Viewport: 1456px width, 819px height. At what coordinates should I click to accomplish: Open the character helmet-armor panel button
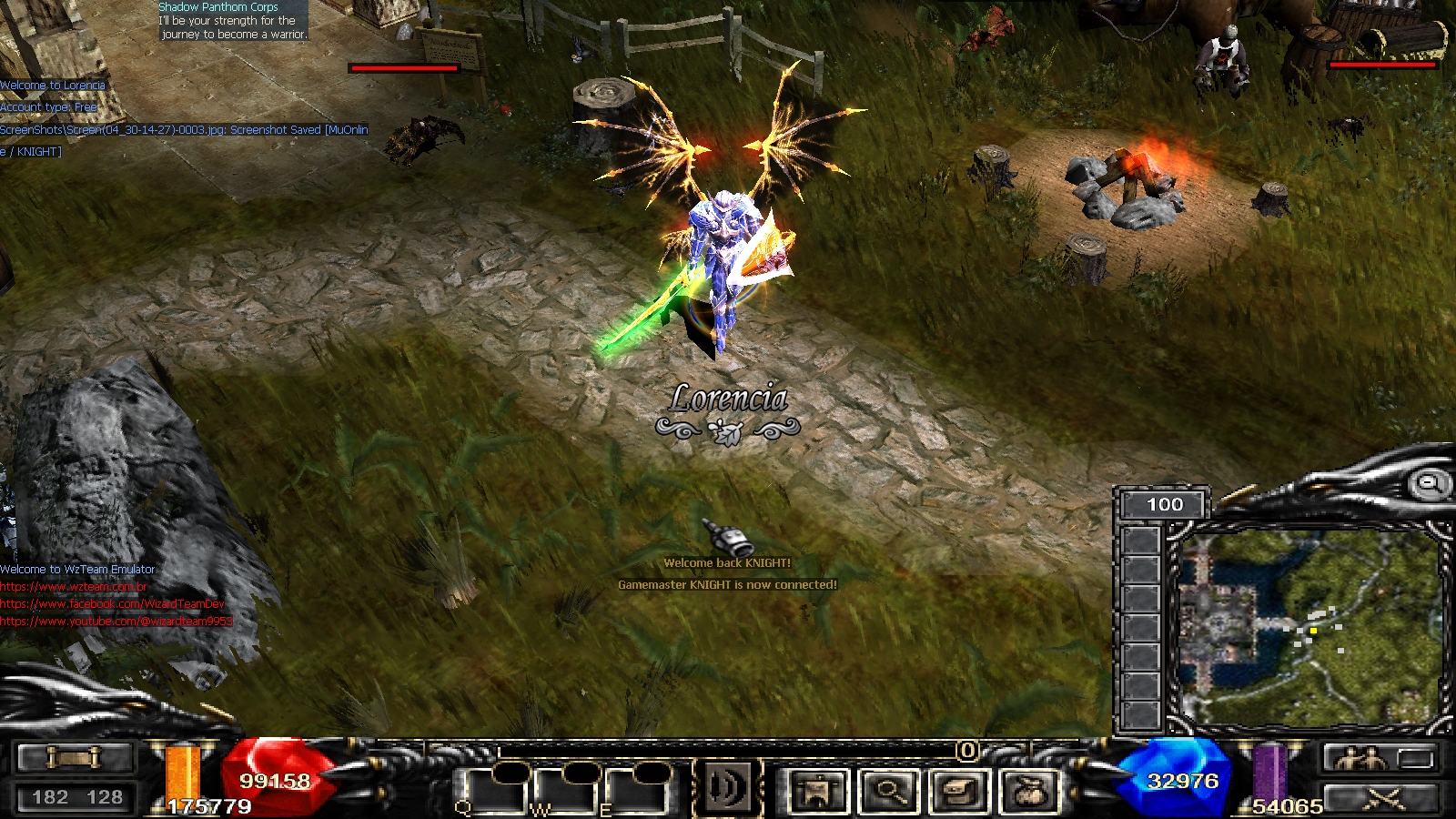pyautogui.click(x=818, y=790)
